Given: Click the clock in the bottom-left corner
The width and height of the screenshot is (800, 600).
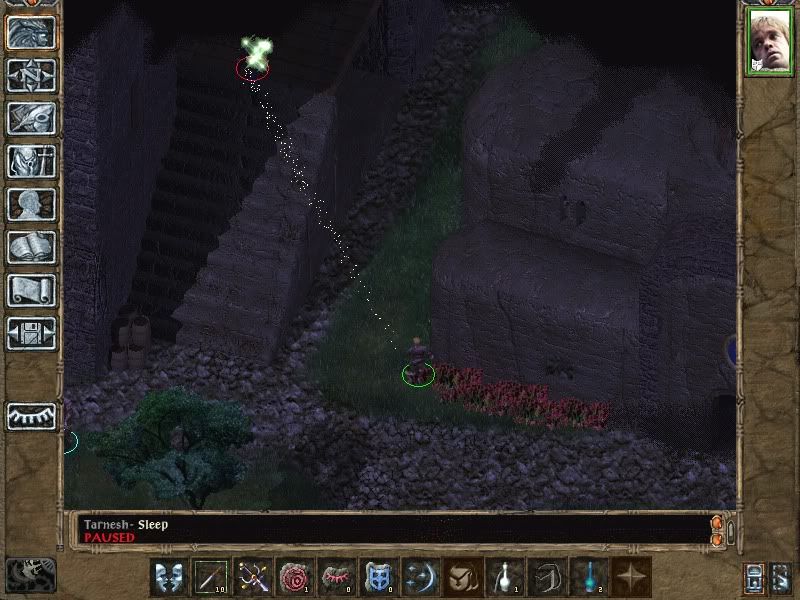Looking at the screenshot, I should [x=29, y=575].
